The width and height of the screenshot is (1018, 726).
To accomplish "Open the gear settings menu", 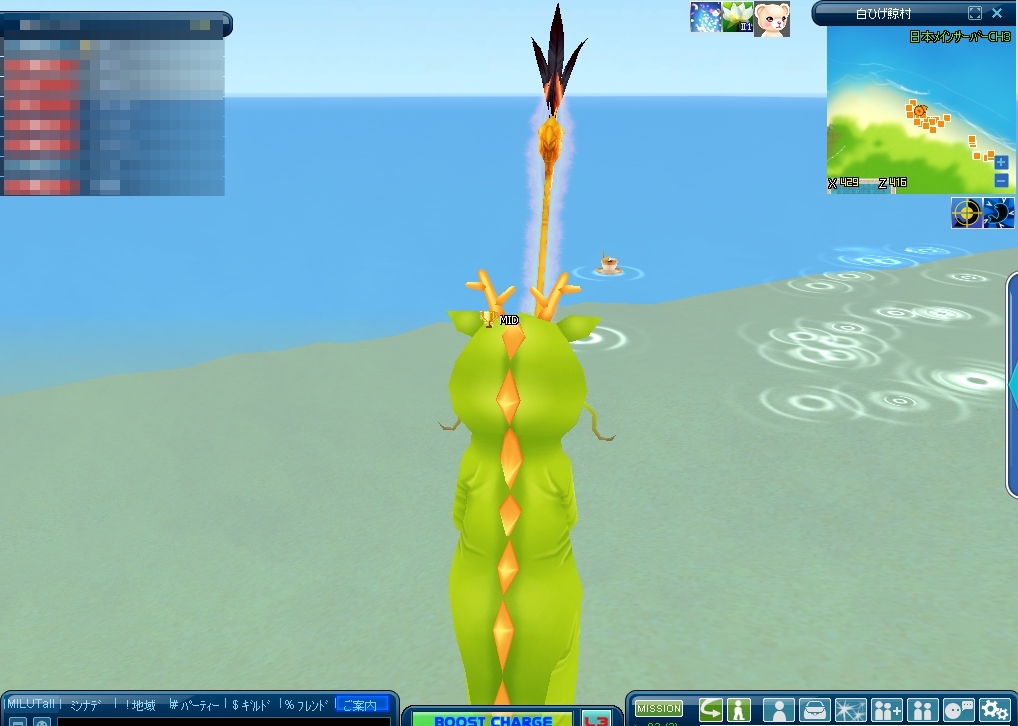I will click(x=995, y=710).
